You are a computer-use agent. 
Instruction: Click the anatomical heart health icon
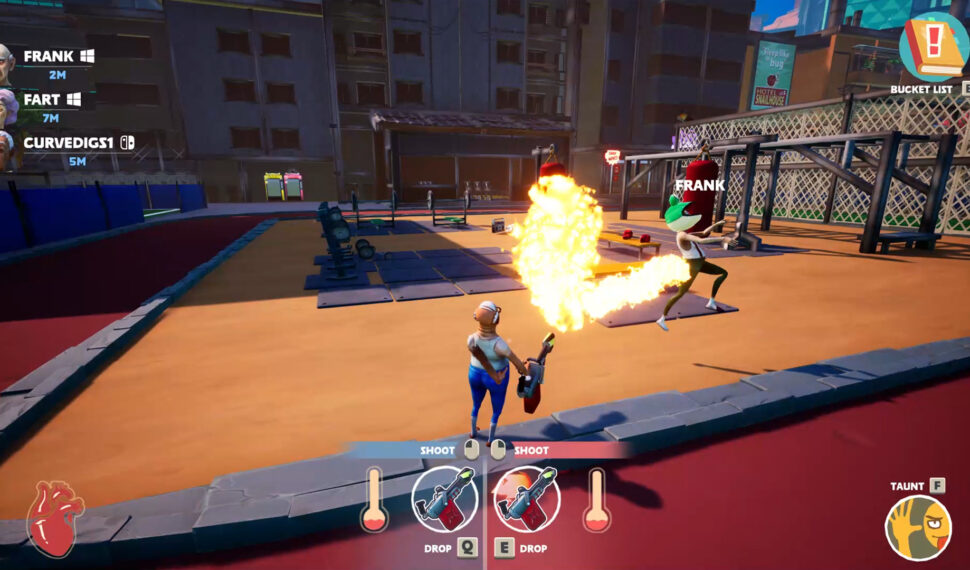(x=55, y=519)
